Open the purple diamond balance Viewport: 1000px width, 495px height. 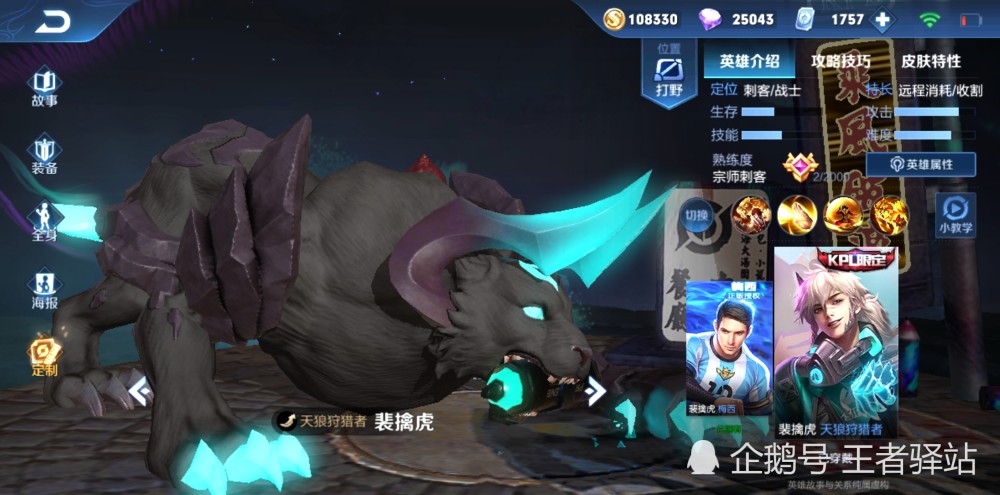click(x=739, y=19)
